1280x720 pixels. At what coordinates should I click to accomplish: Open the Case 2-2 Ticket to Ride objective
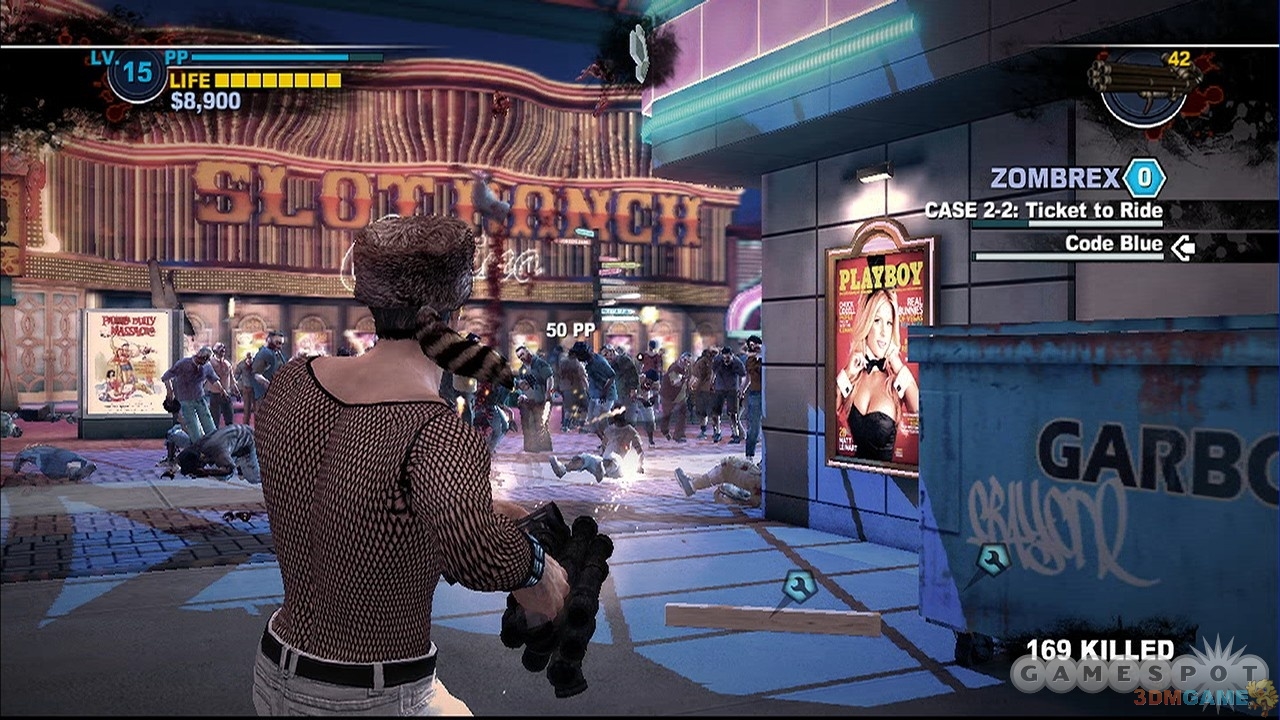pyautogui.click(x=1043, y=211)
